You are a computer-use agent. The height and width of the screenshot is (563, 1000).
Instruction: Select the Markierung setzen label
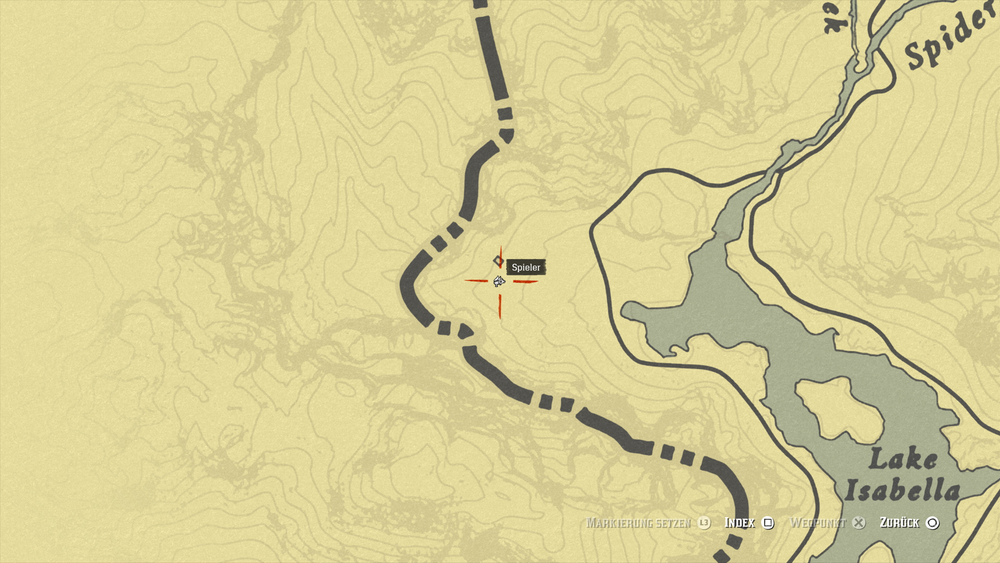click(x=640, y=522)
